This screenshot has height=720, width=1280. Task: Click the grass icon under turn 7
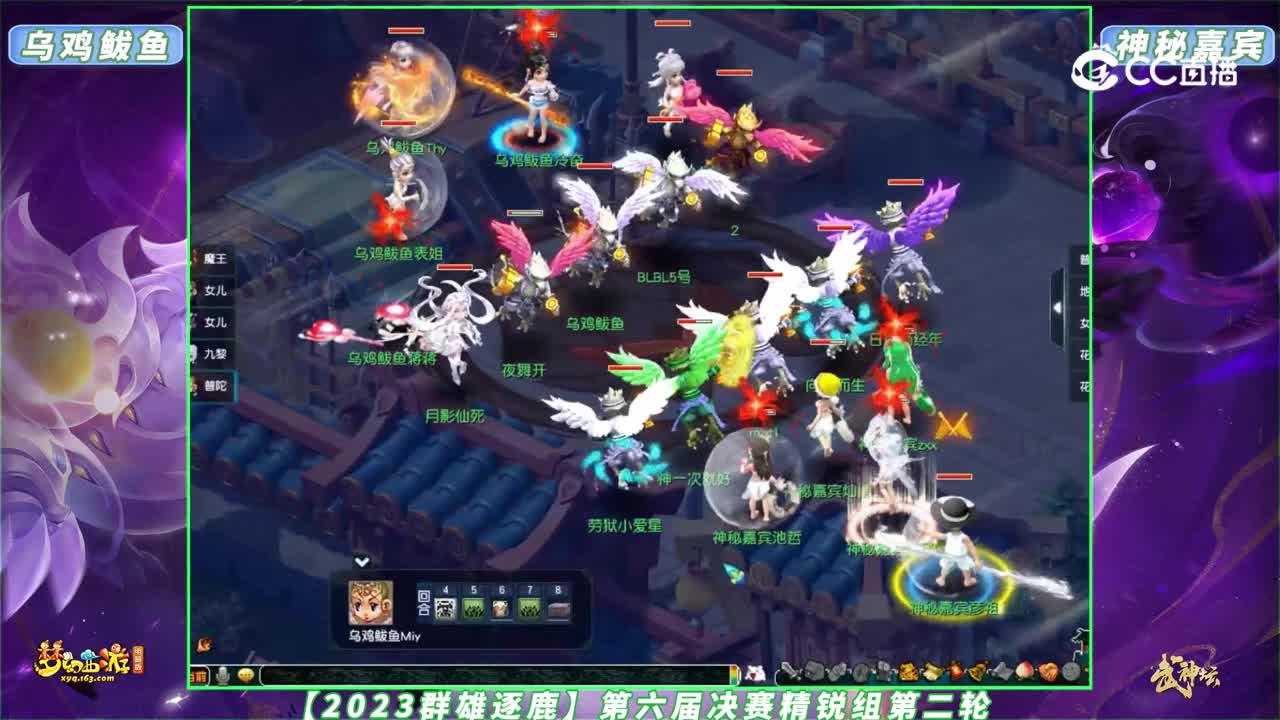tap(530, 605)
